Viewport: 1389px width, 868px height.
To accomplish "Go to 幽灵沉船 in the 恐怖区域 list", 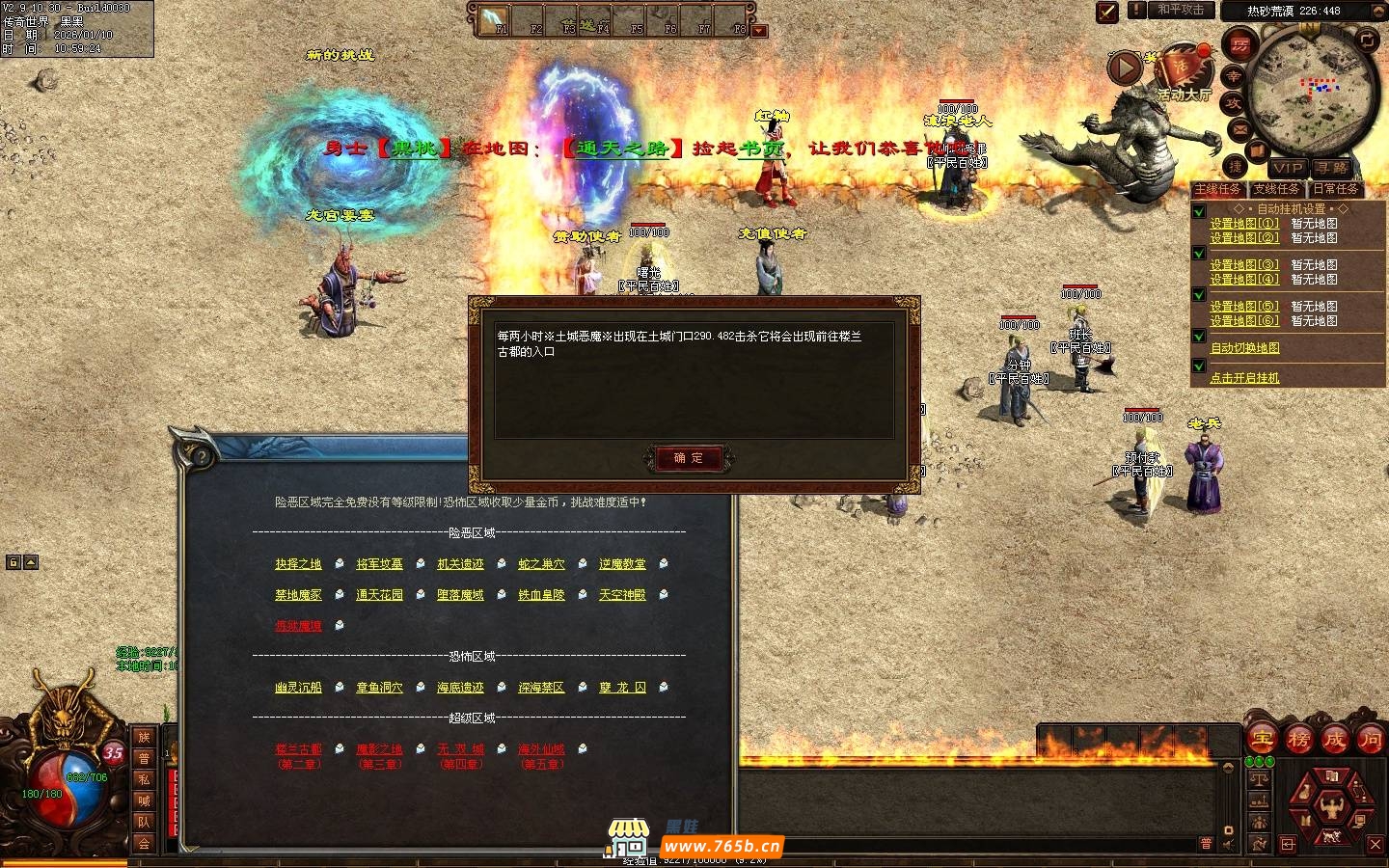I will 298,688.
